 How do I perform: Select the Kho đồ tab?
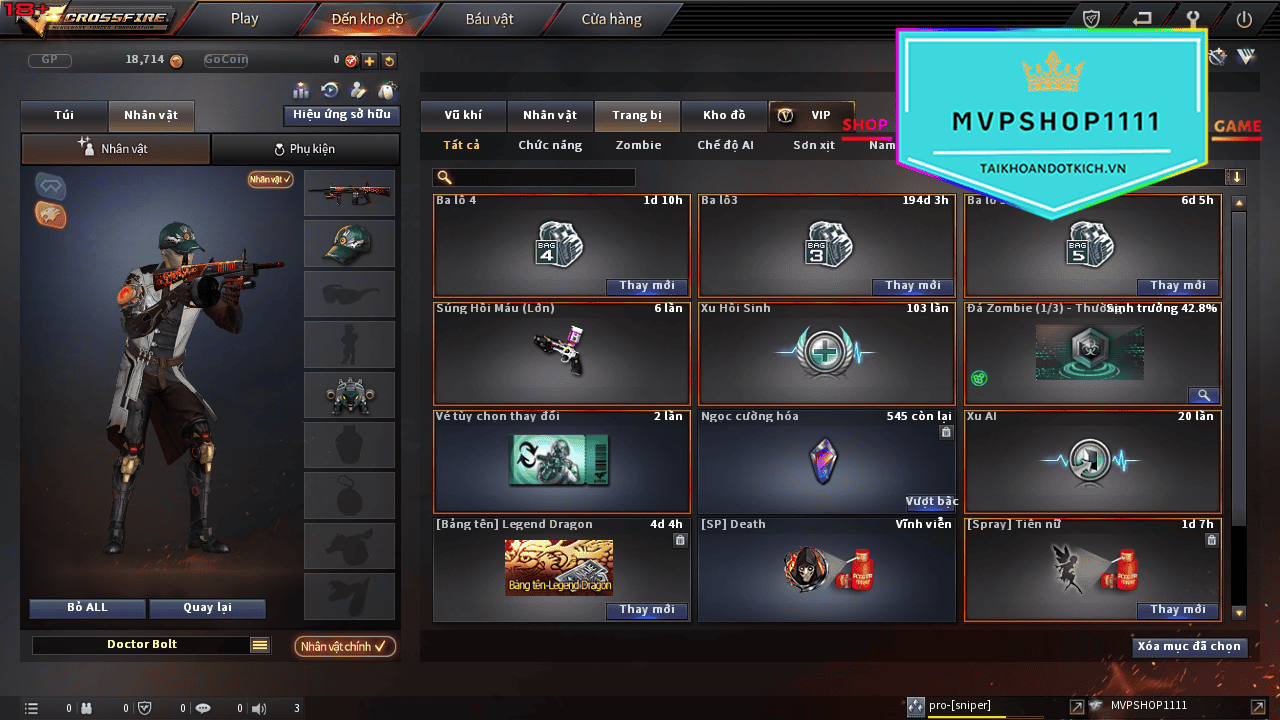point(724,116)
